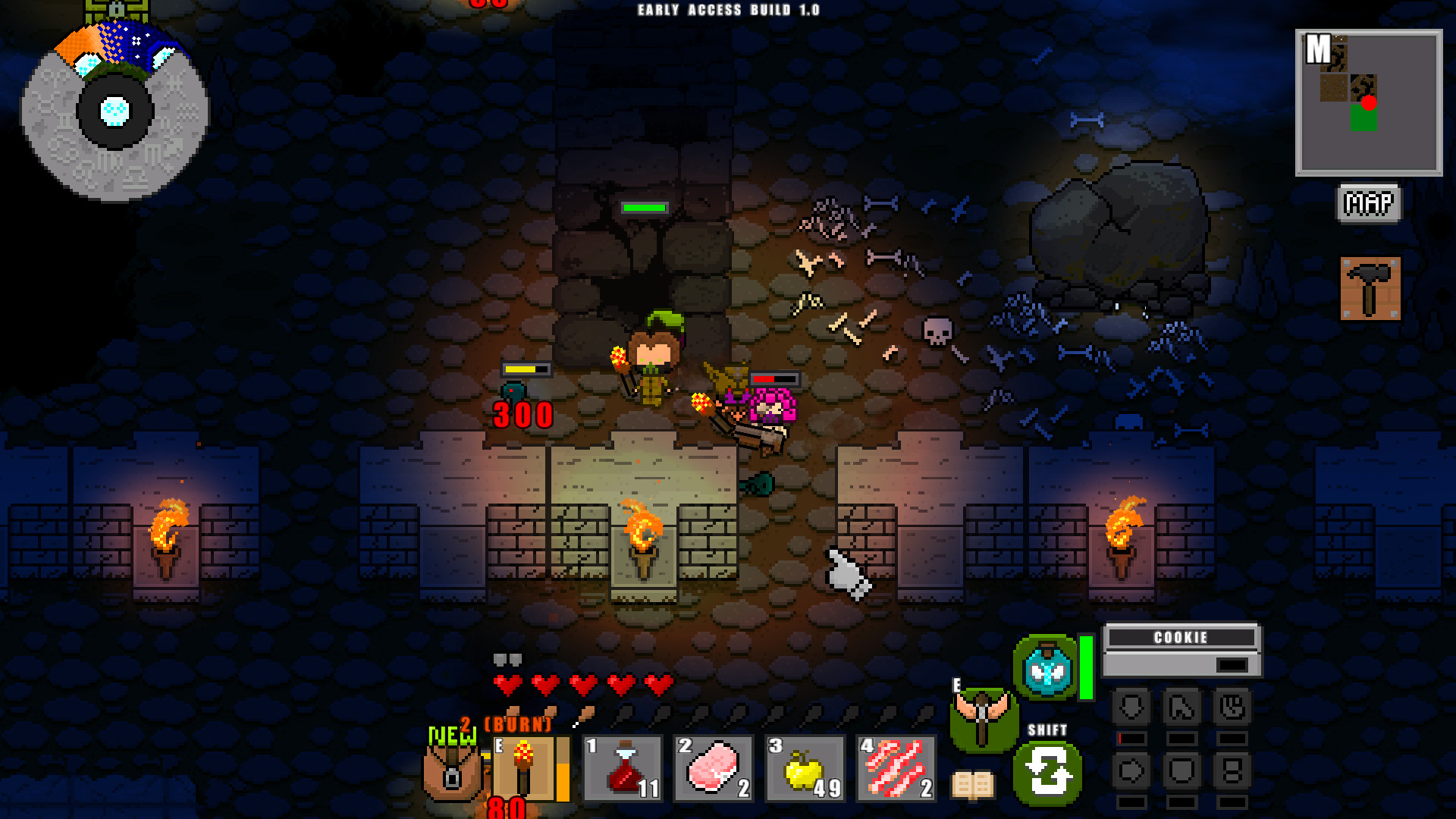Click the blue potion flask above SHIFT
The image size is (1456, 819).
1045,667
